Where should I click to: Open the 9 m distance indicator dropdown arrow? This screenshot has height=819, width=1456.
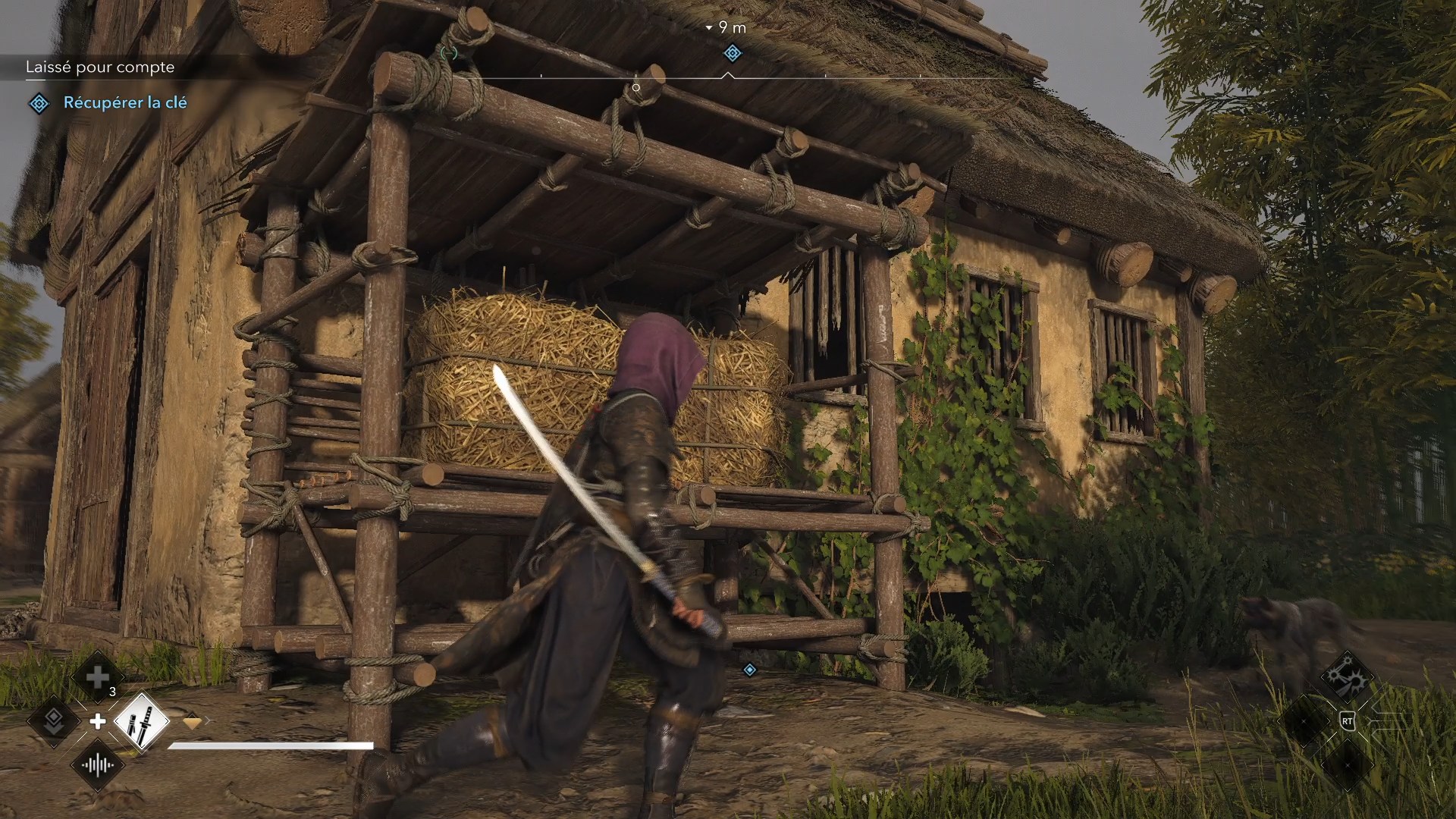tap(709, 27)
